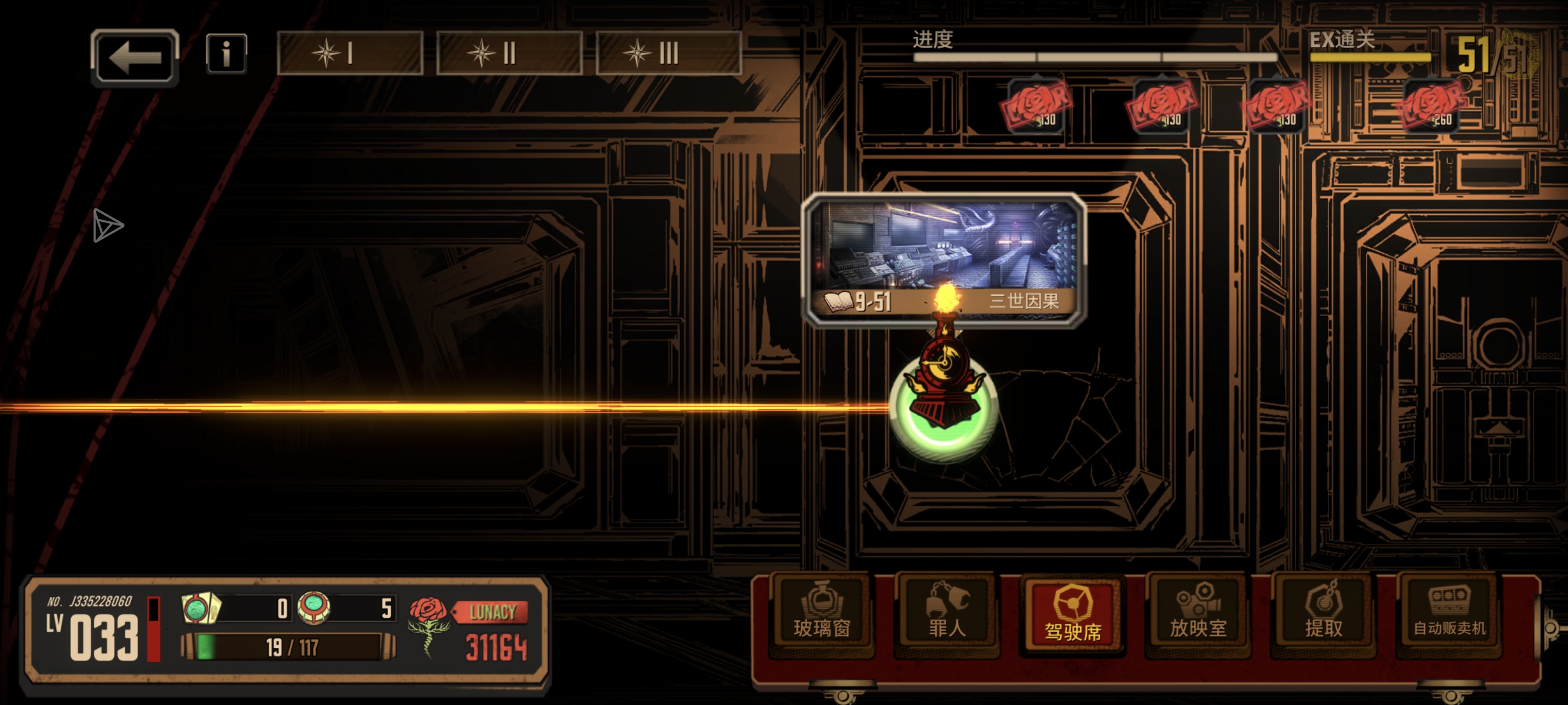Screen dimensions: 1568x705
Task: Open the 自动贩卖机 shop
Action: coord(1449,614)
